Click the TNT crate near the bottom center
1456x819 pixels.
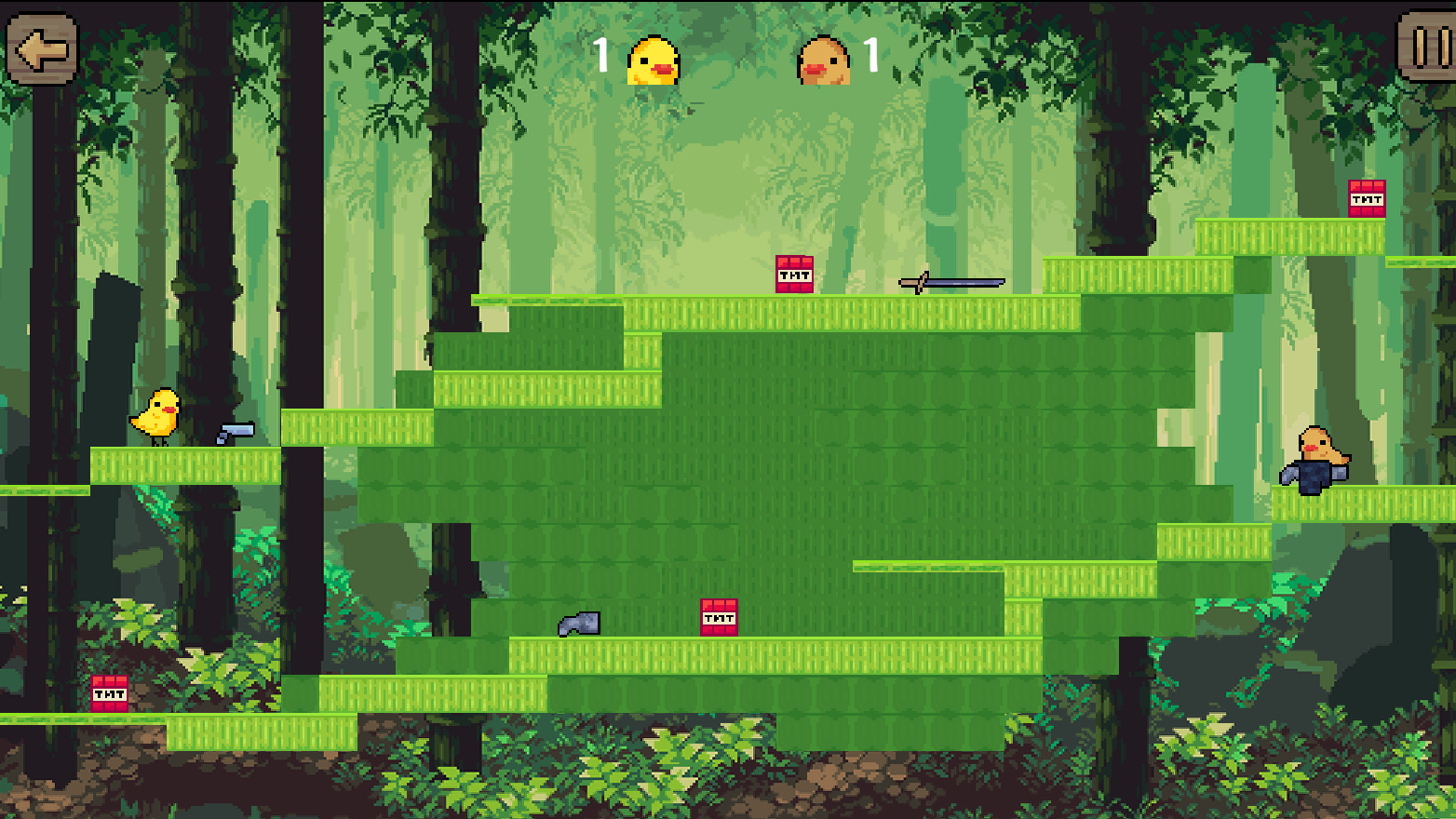pyautogui.click(x=717, y=619)
